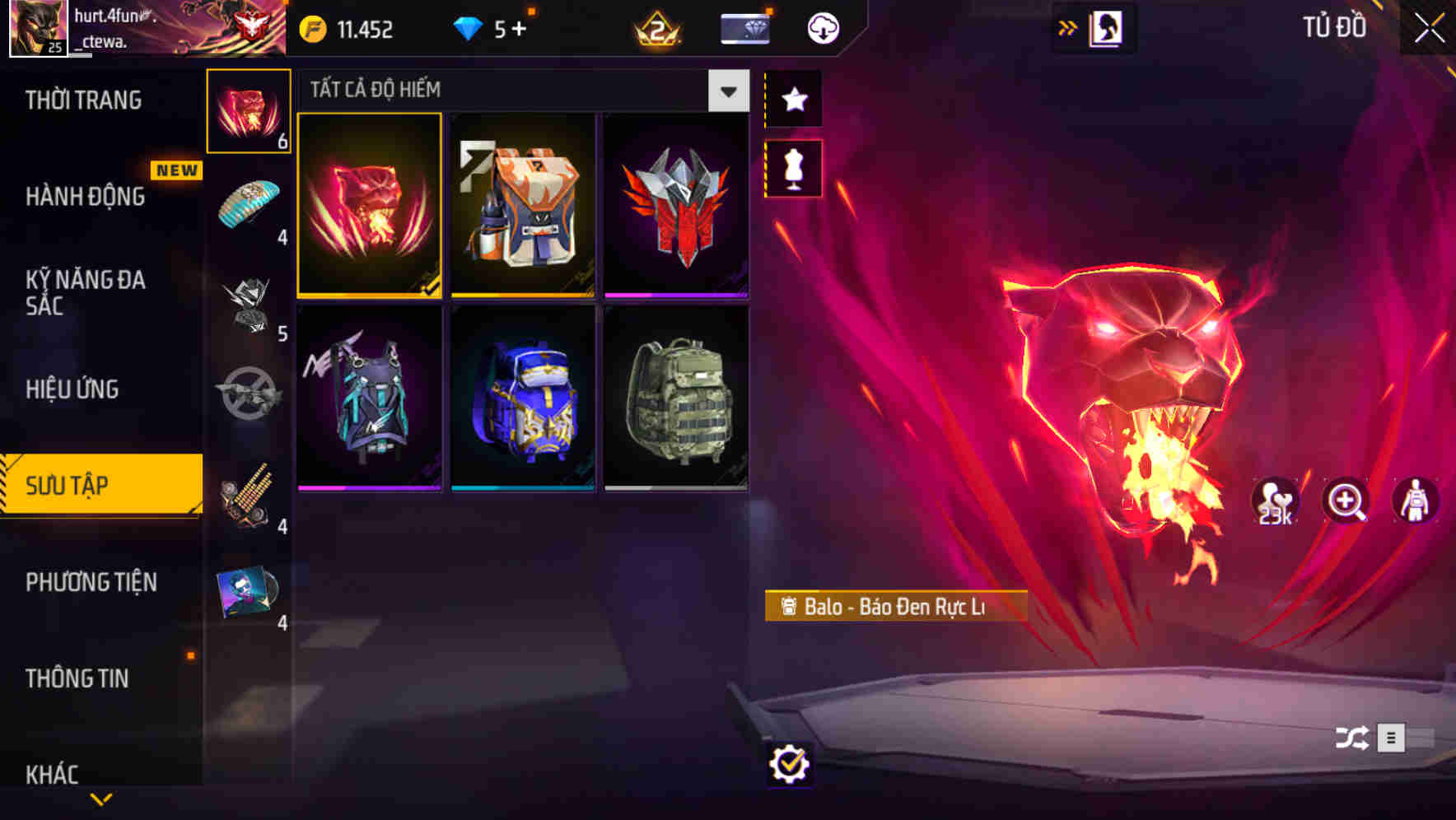Open the magnifier zoom view

tap(1345, 501)
